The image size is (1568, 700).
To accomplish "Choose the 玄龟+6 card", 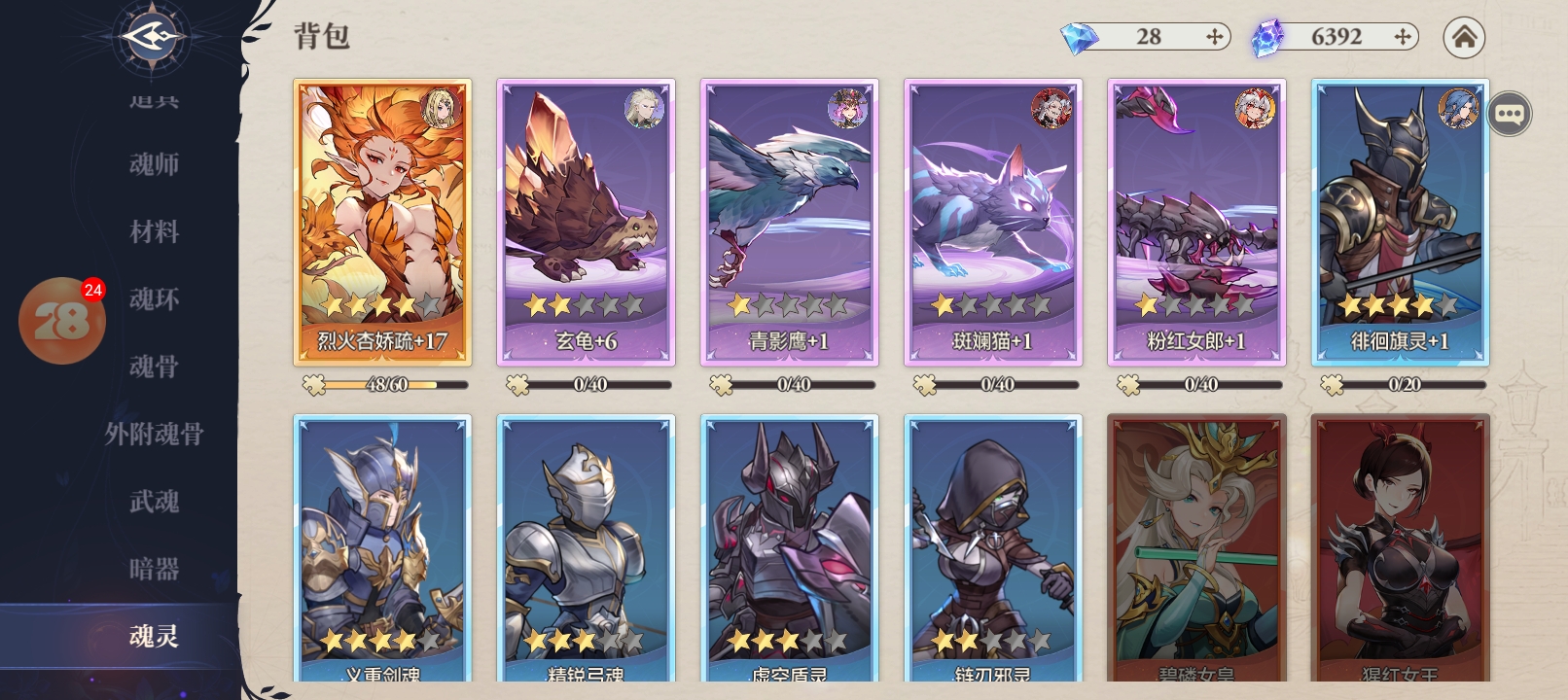I will [x=586, y=223].
